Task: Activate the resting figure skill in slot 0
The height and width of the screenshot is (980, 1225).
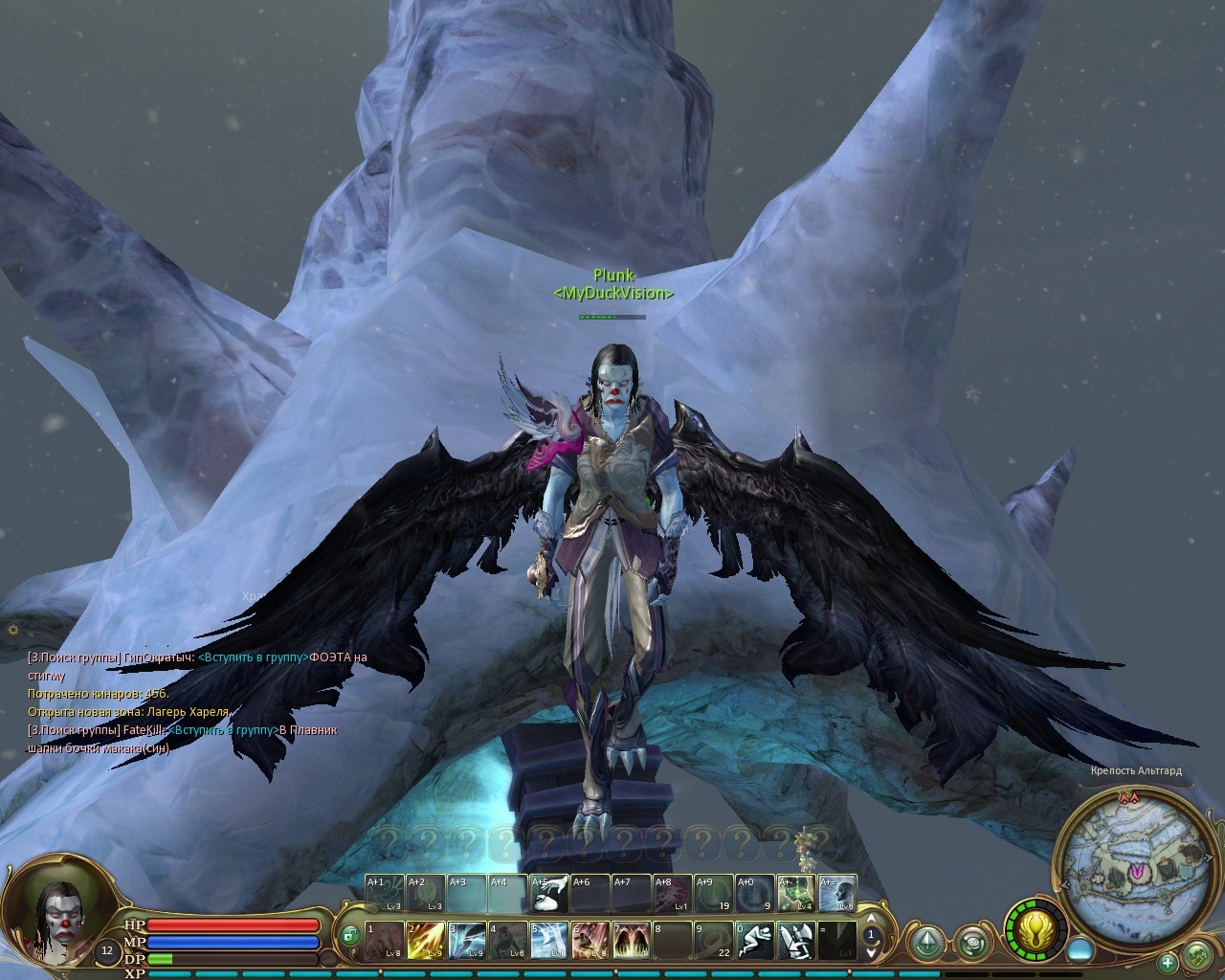Action: click(754, 940)
